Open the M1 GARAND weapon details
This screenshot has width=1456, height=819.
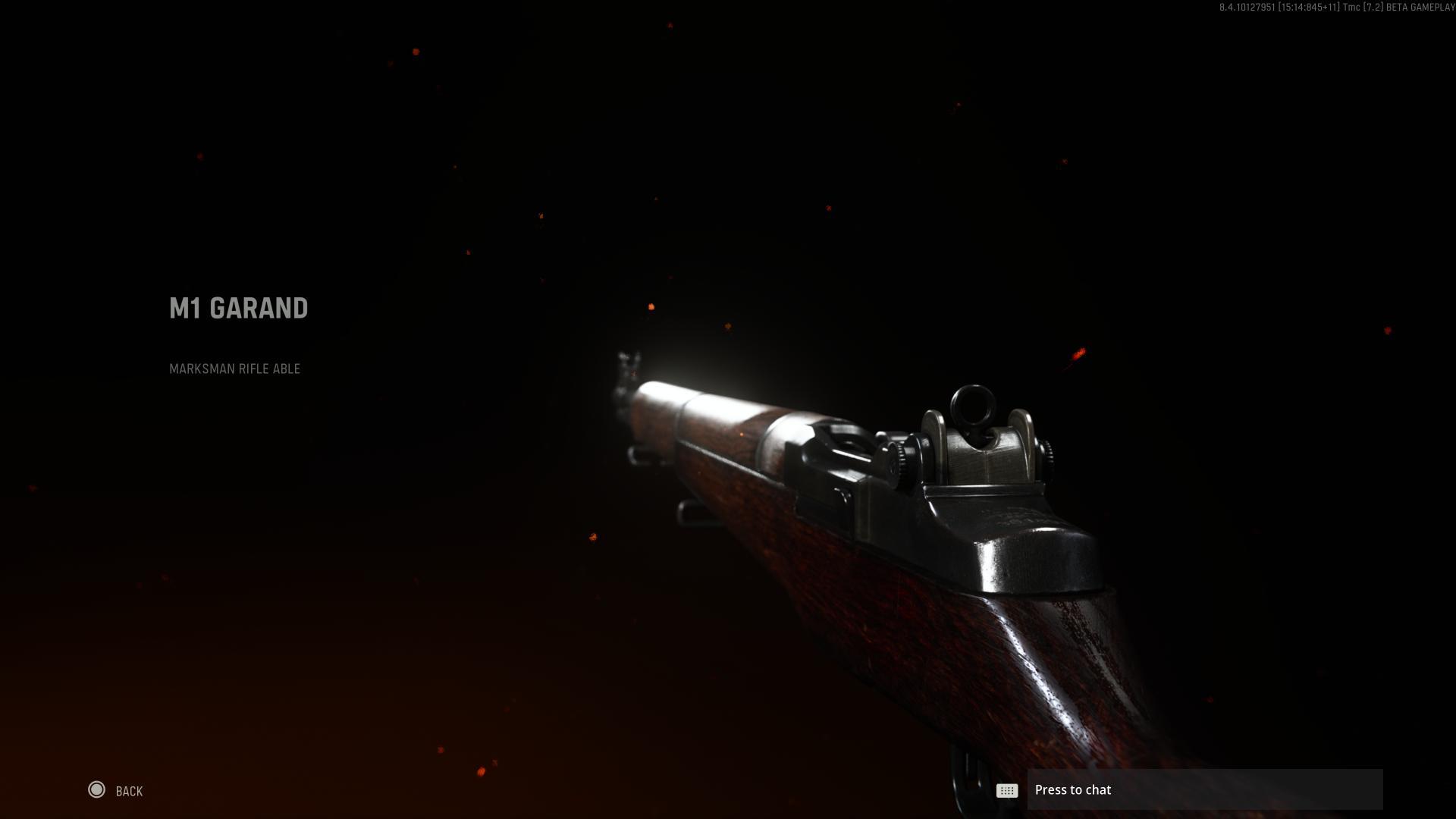click(238, 308)
